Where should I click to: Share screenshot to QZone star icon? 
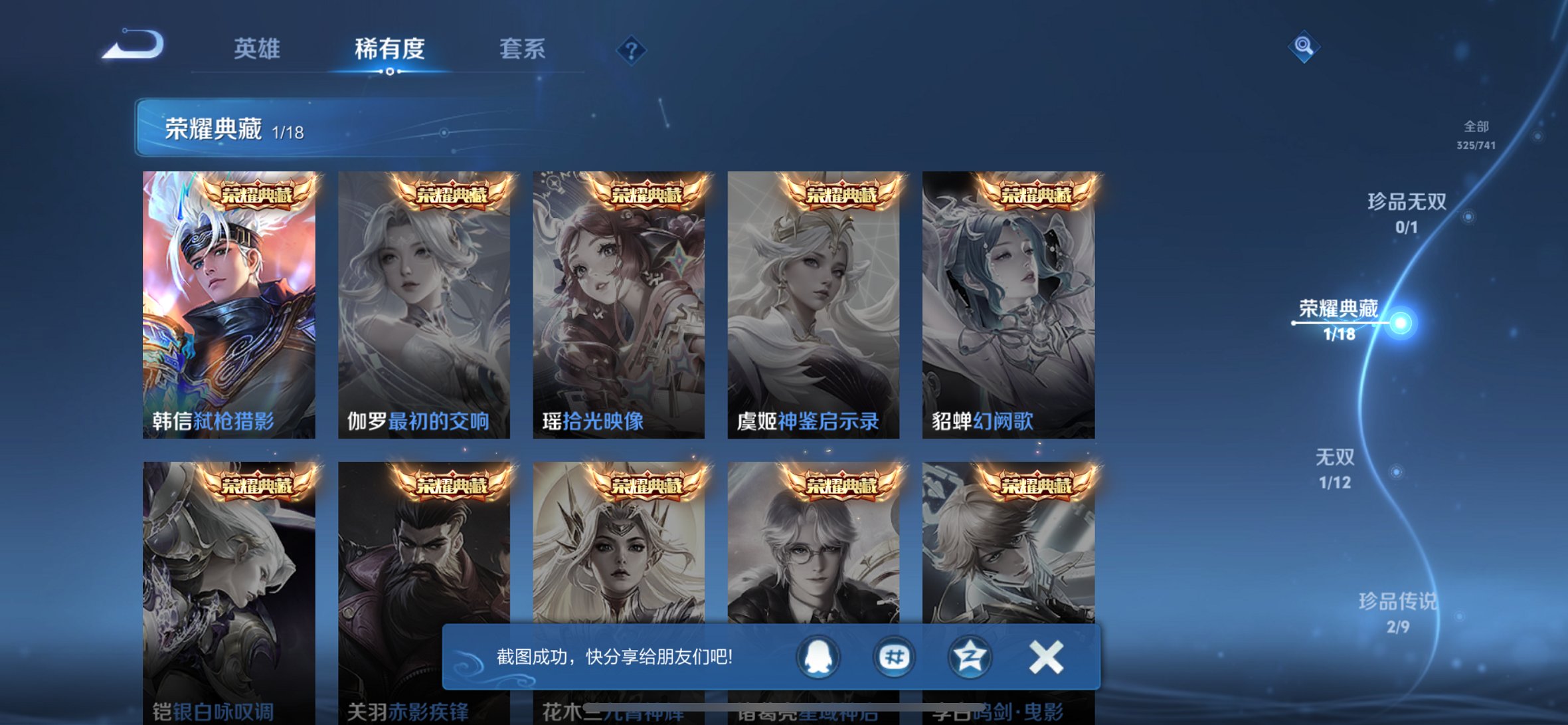point(970,655)
